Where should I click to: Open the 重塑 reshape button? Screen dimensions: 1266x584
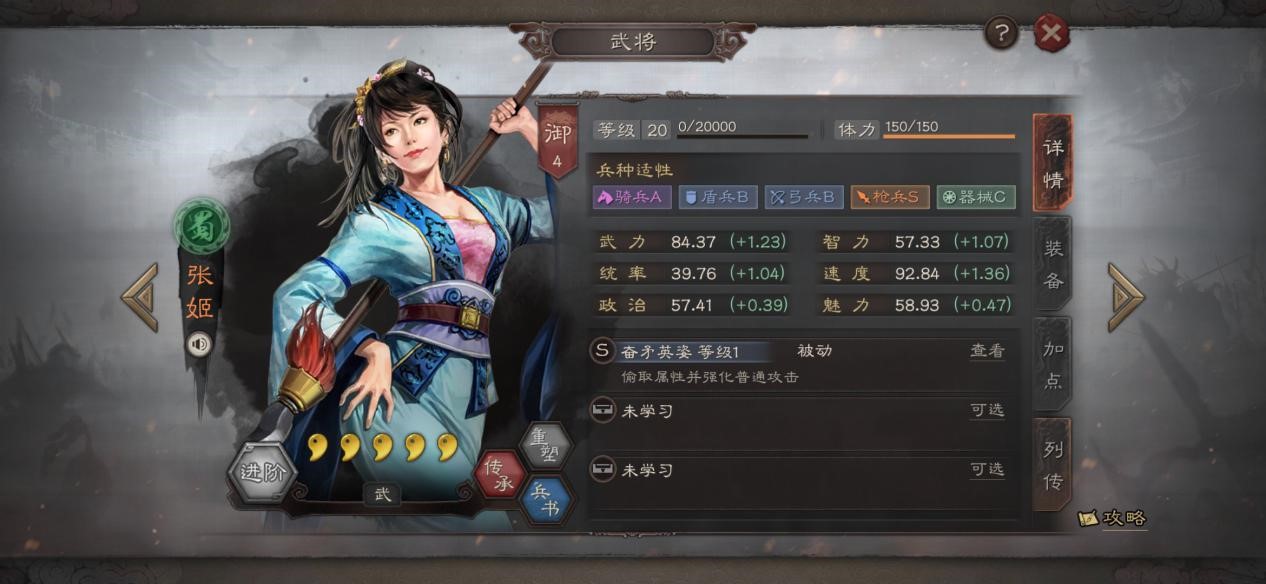pos(545,446)
